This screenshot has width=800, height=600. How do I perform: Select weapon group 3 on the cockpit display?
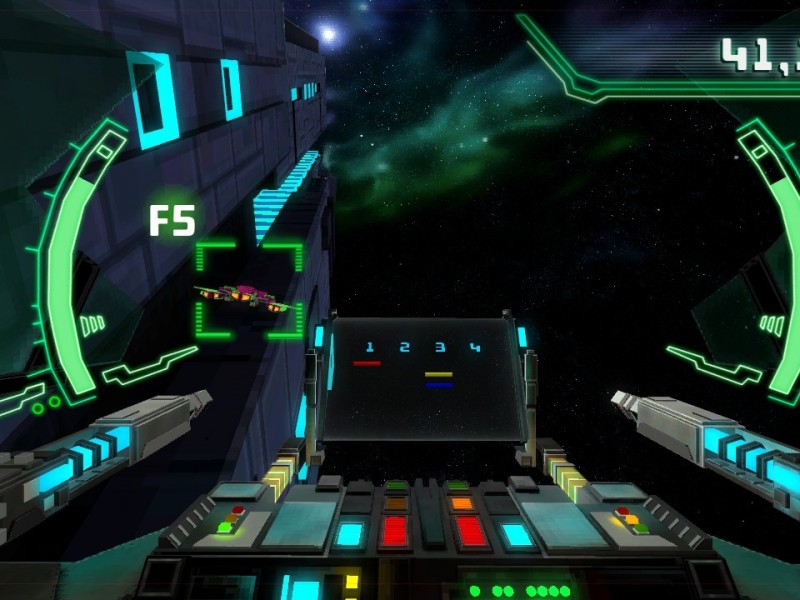[x=439, y=348]
